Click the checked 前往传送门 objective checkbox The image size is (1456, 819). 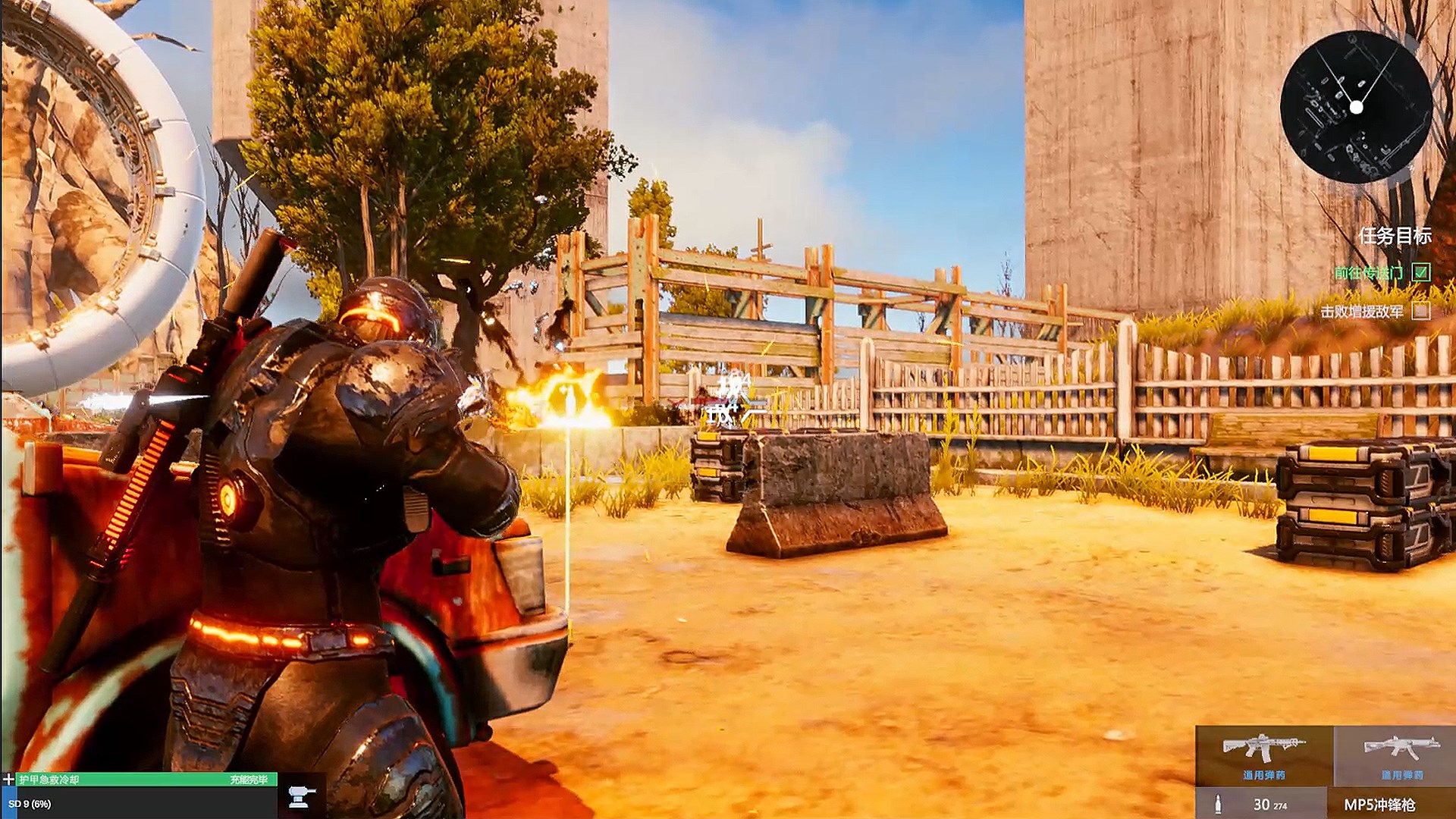[x=1423, y=271]
